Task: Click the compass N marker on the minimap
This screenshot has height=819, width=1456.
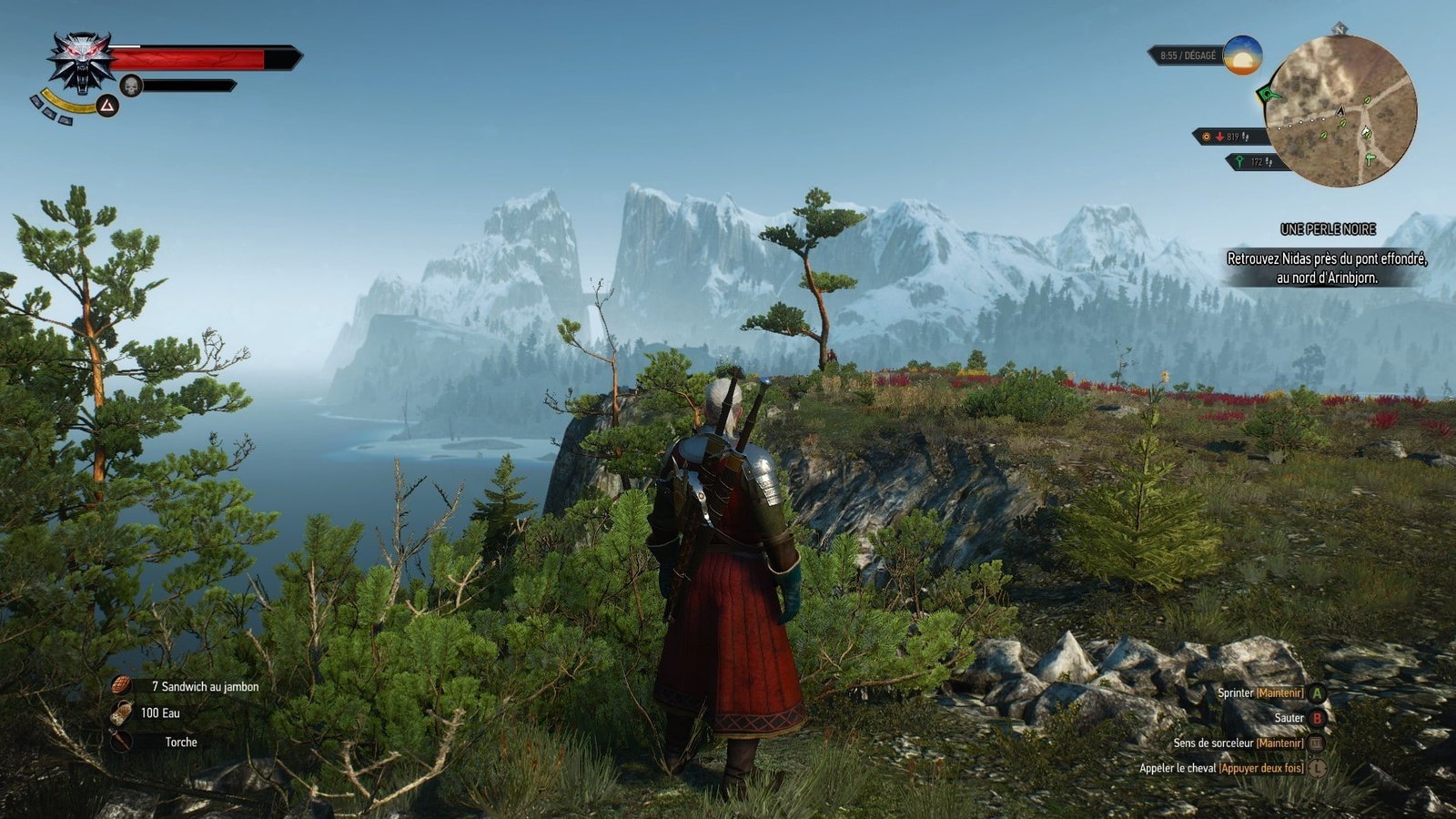Action: [1338, 30]
